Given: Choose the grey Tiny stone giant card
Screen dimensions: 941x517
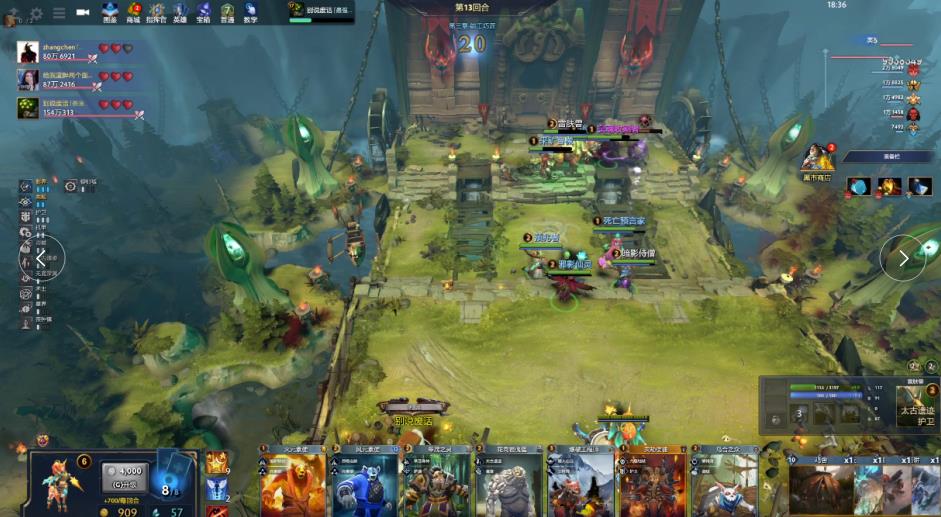Looking at the screenshot, I should [x=509, y=486].
